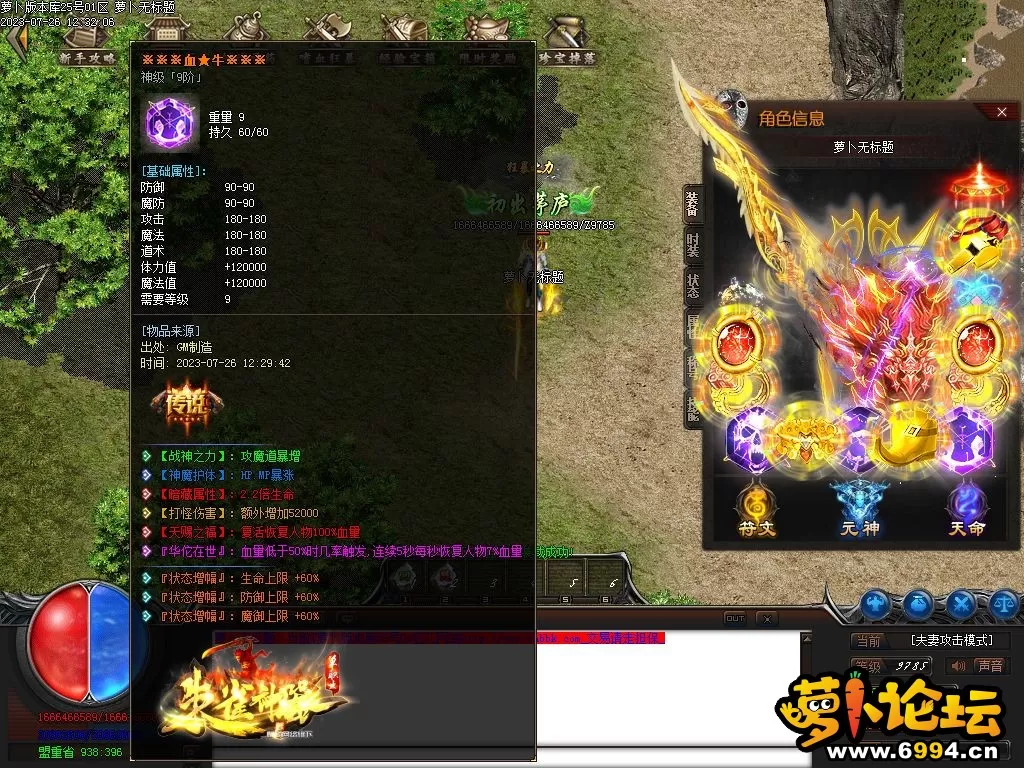Click the blue crossed-swords round button
Screen dimensions: 1024x768
[x=961, y=604]
